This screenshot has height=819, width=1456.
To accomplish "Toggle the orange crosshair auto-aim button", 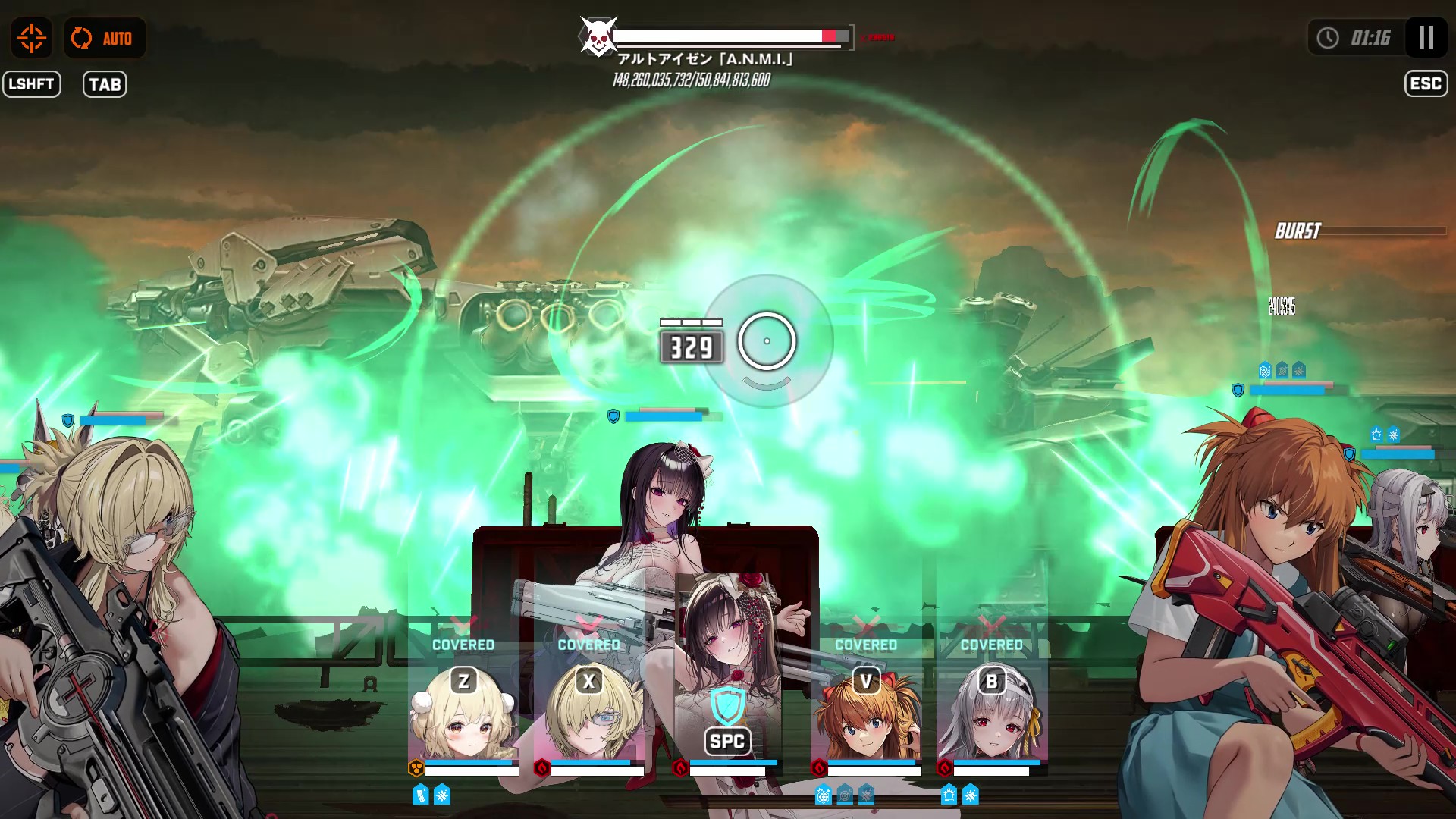I will 32,38.
